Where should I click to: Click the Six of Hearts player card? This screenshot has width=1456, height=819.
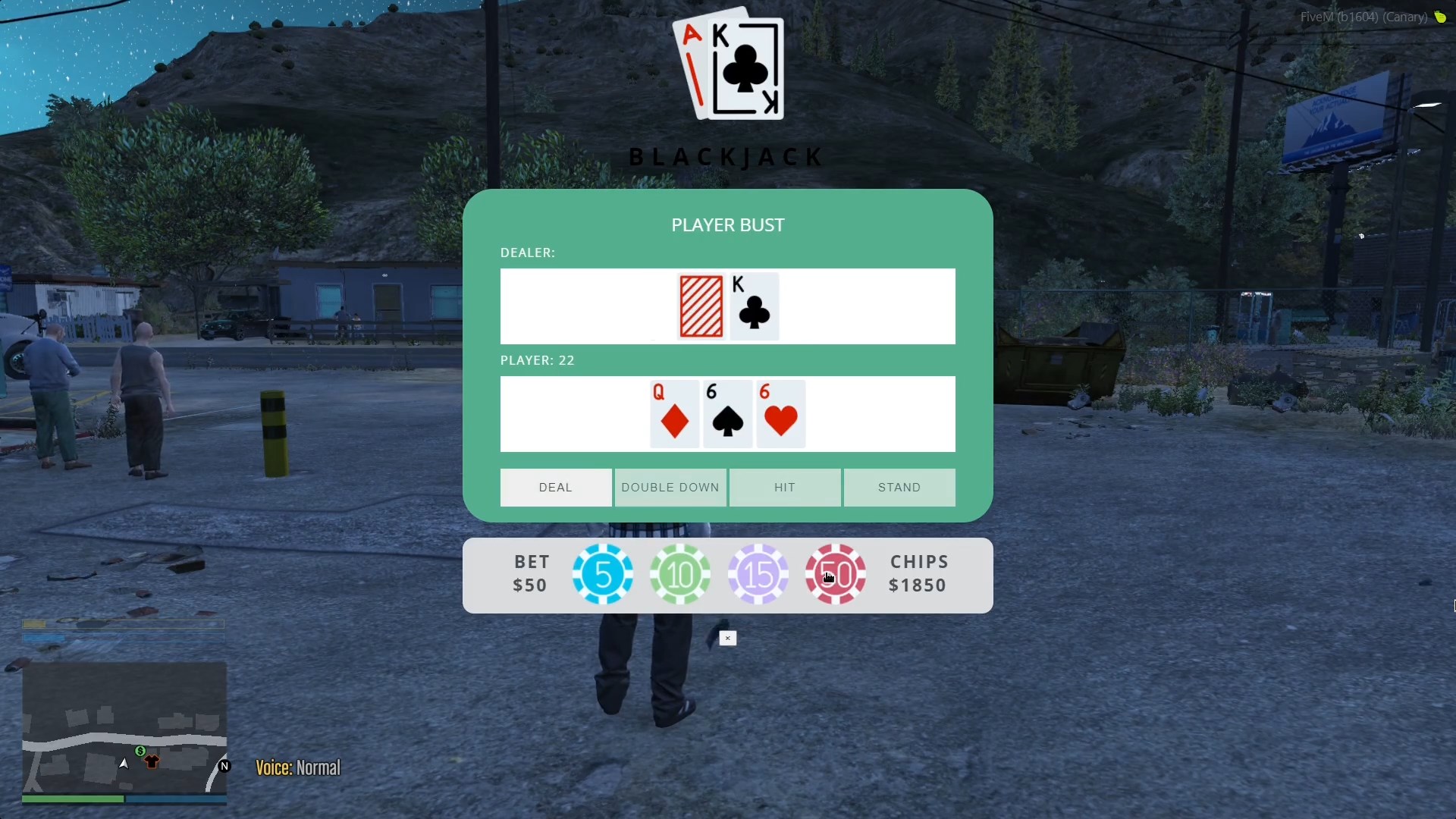tap(780, 414)
